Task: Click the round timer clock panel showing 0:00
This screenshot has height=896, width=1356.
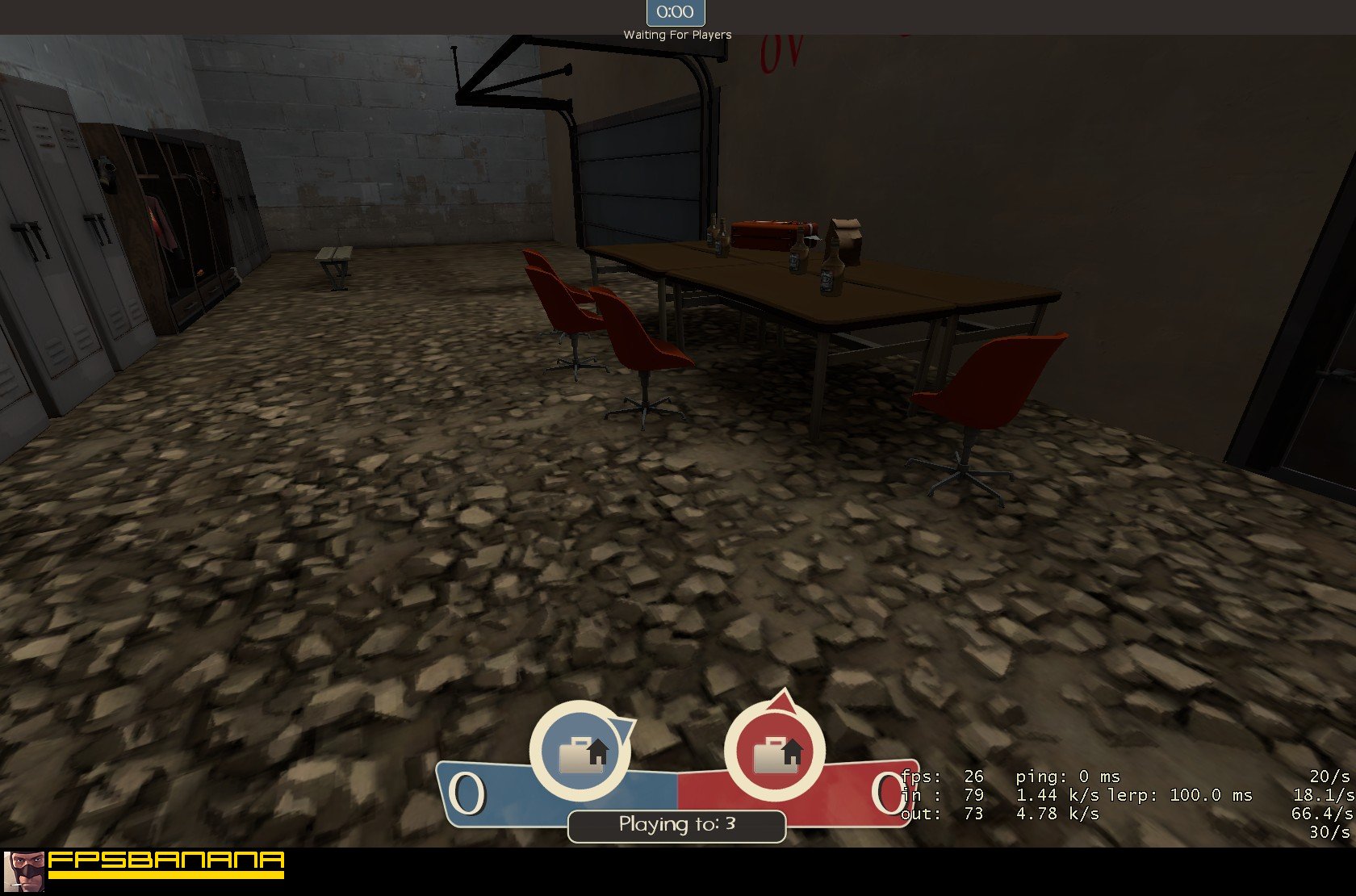Action: point(675,12)
